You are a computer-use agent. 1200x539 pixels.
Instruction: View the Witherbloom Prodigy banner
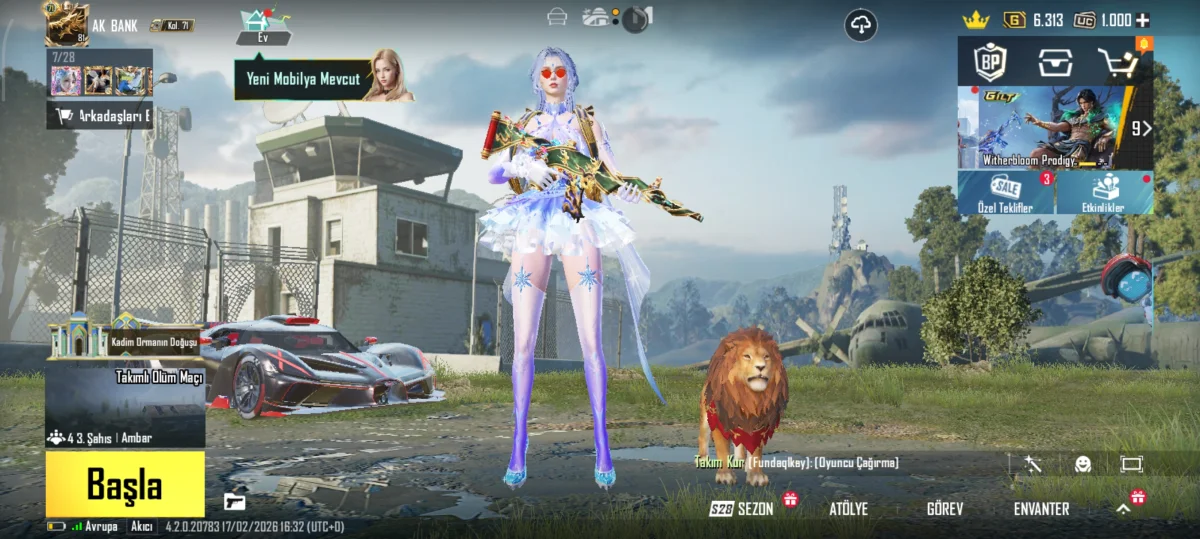click(1045, 128)
